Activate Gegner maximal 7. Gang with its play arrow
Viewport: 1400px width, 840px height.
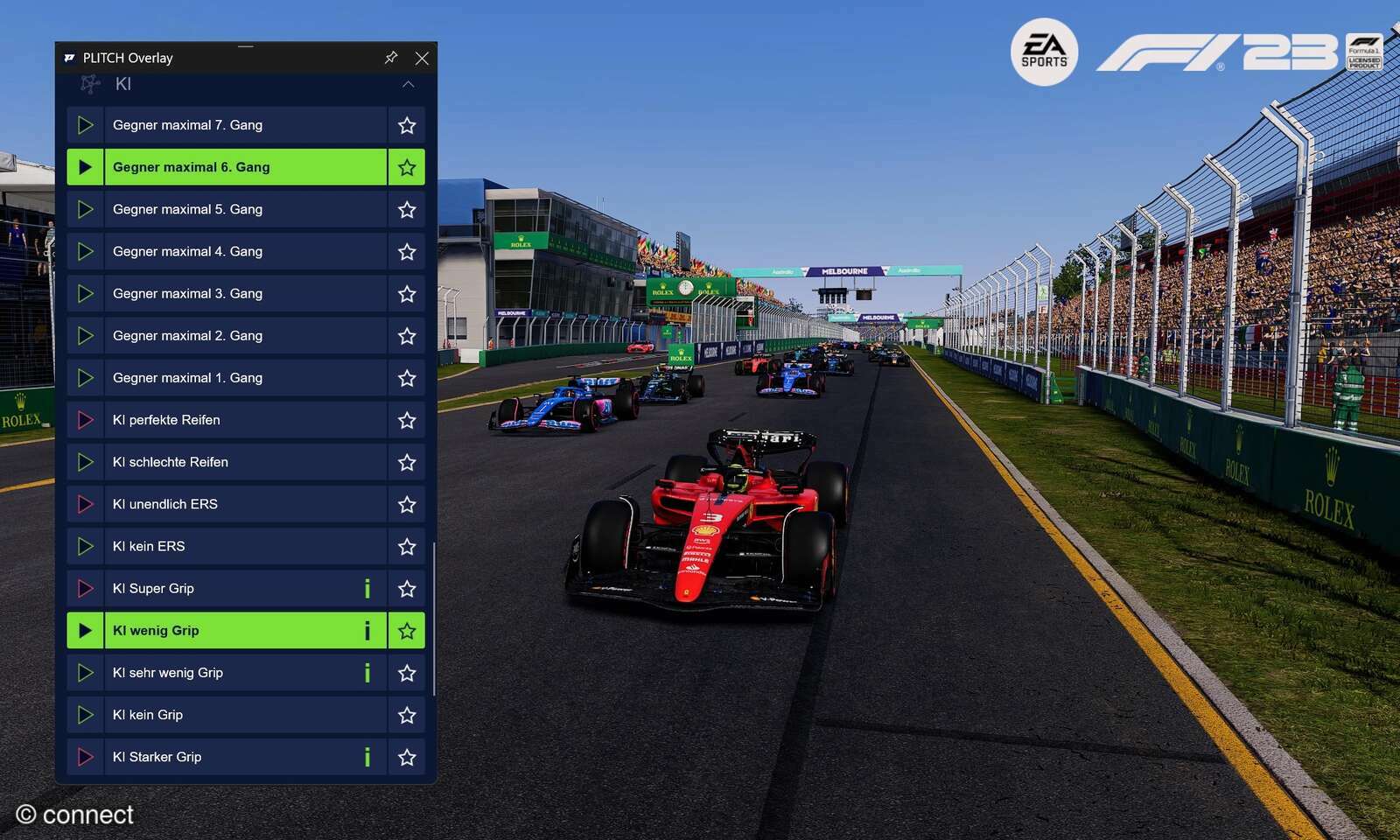[x=85, y=125]
